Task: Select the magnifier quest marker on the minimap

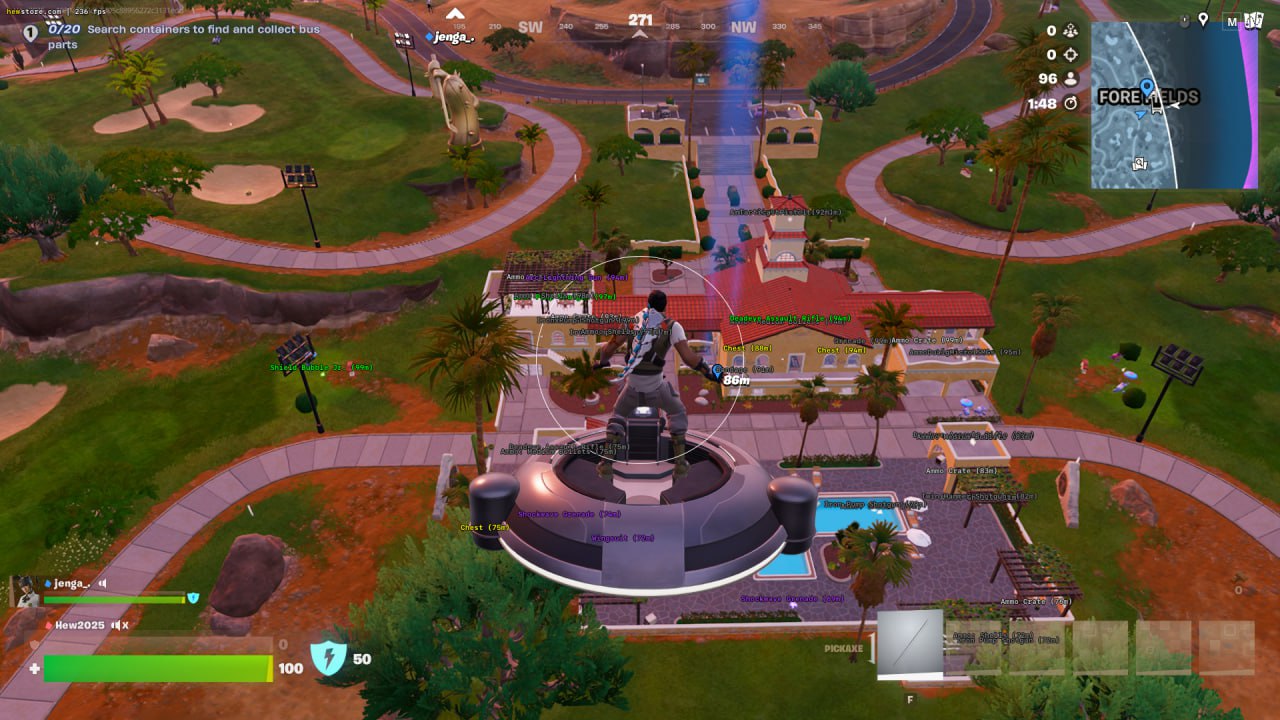Action: tap(1139, 165)
